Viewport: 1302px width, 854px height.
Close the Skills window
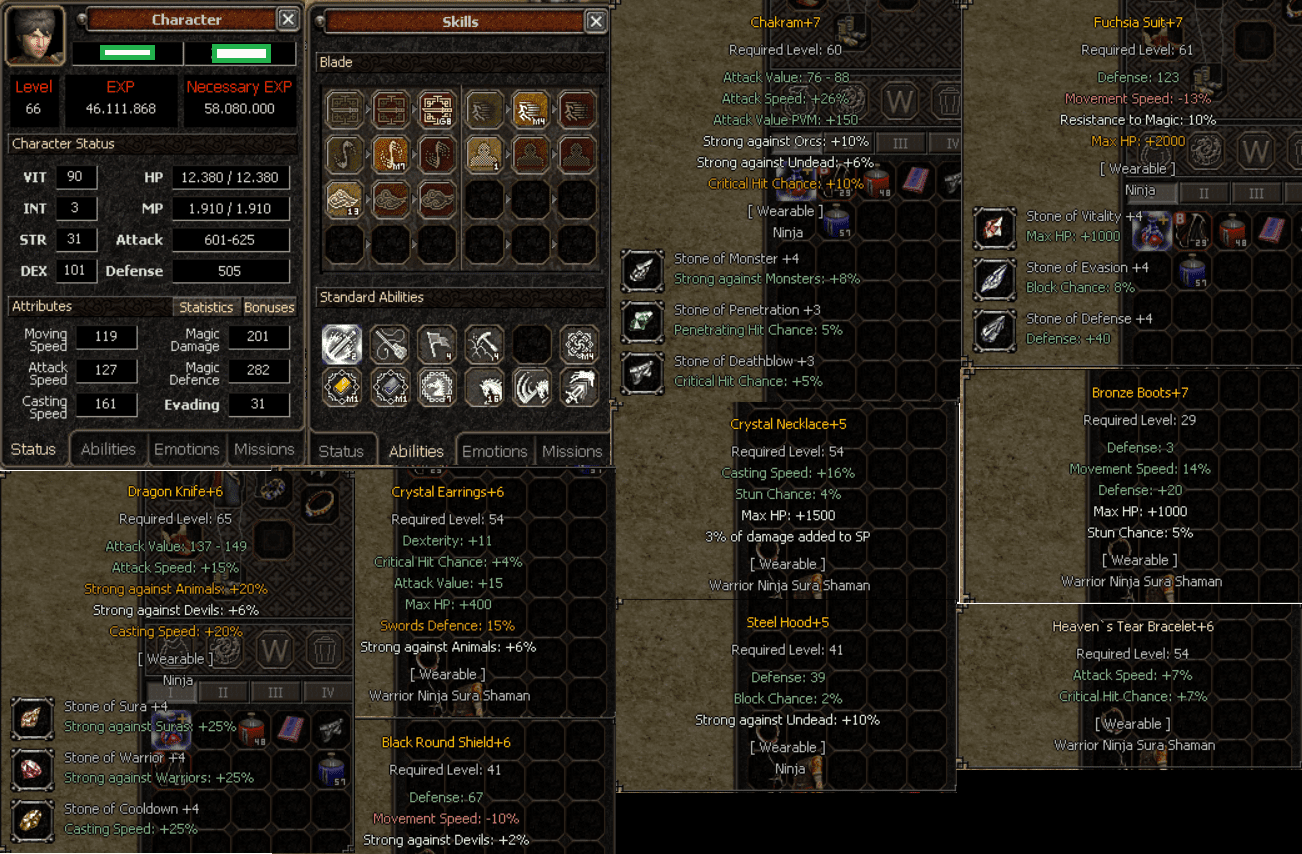pyautogui.click(x=595, y=21)
